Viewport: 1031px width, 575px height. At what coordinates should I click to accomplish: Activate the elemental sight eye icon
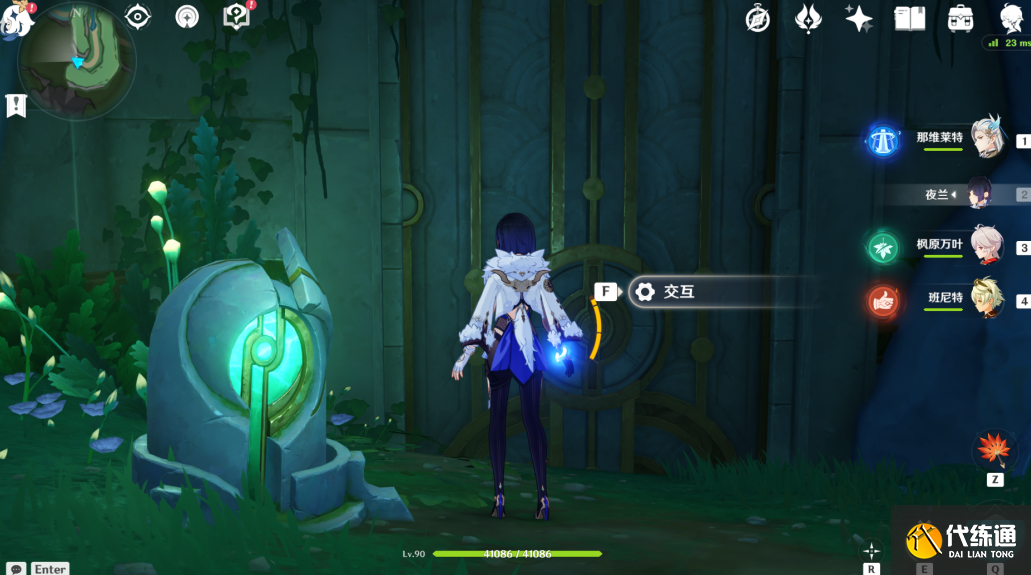[x=138, y=17]
